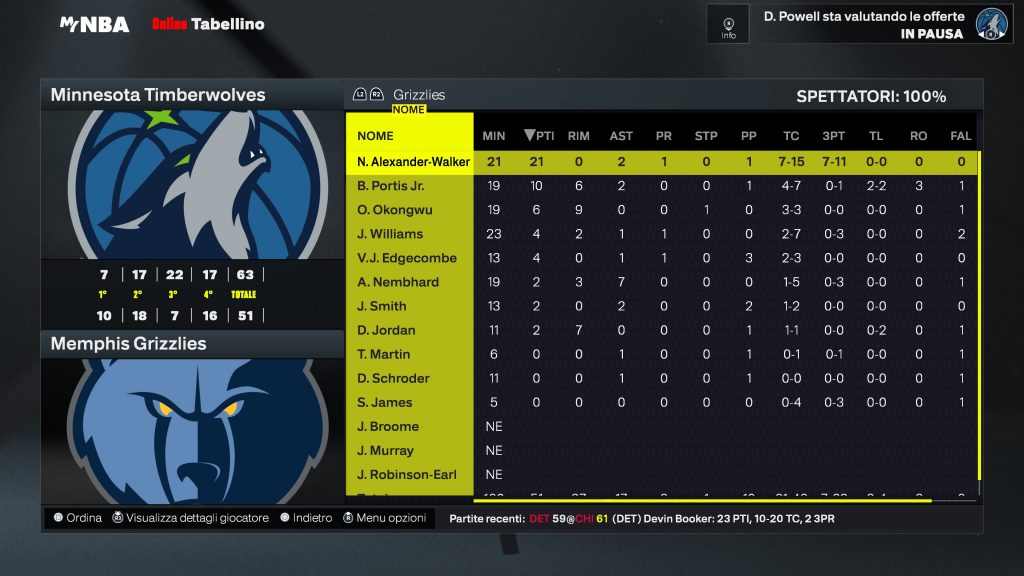1024x576 pixels.
Task: Choose S. James from the roster
Action: (383, 402)
